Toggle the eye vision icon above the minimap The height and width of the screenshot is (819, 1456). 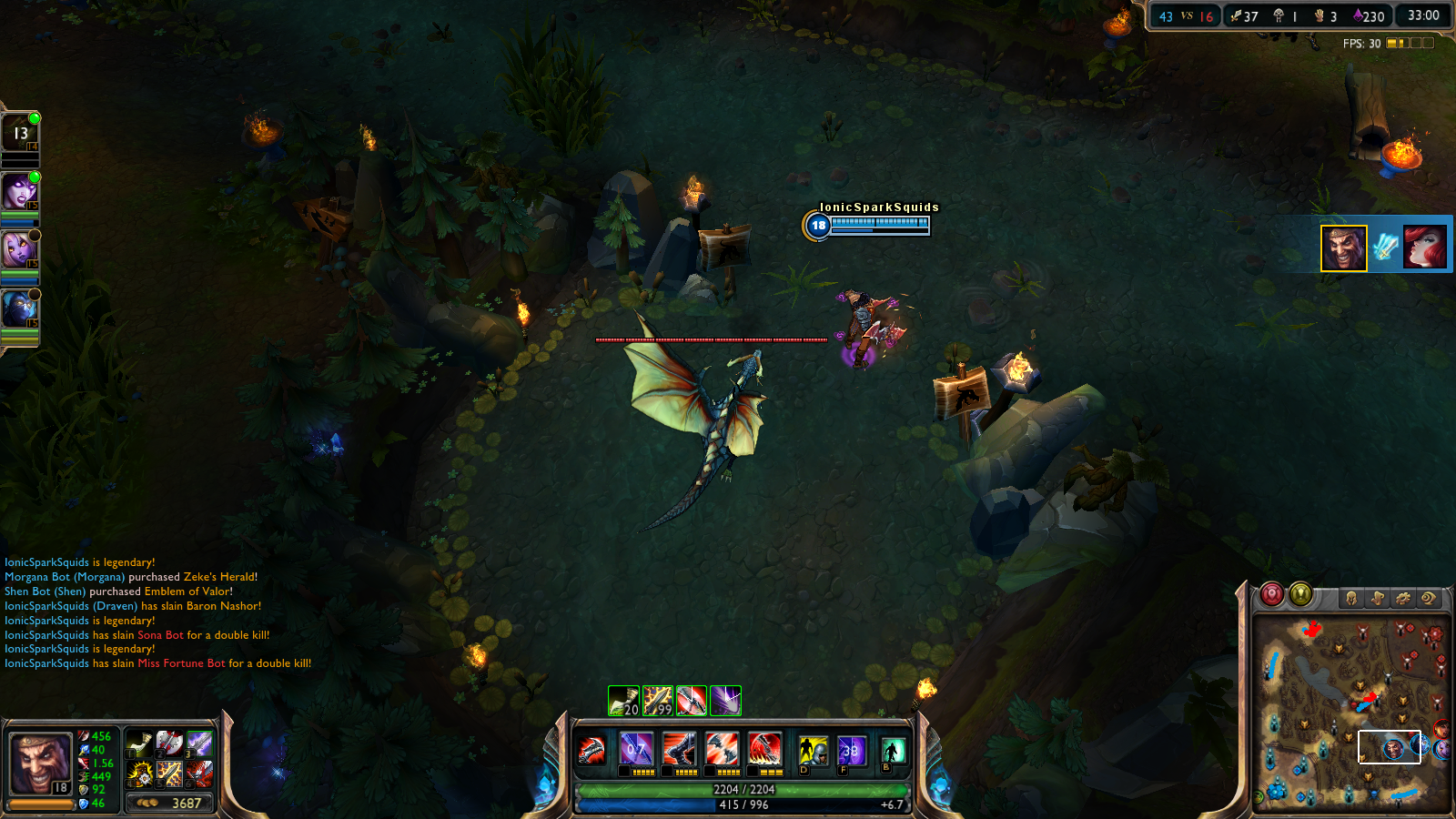(x=1429, y=596)
